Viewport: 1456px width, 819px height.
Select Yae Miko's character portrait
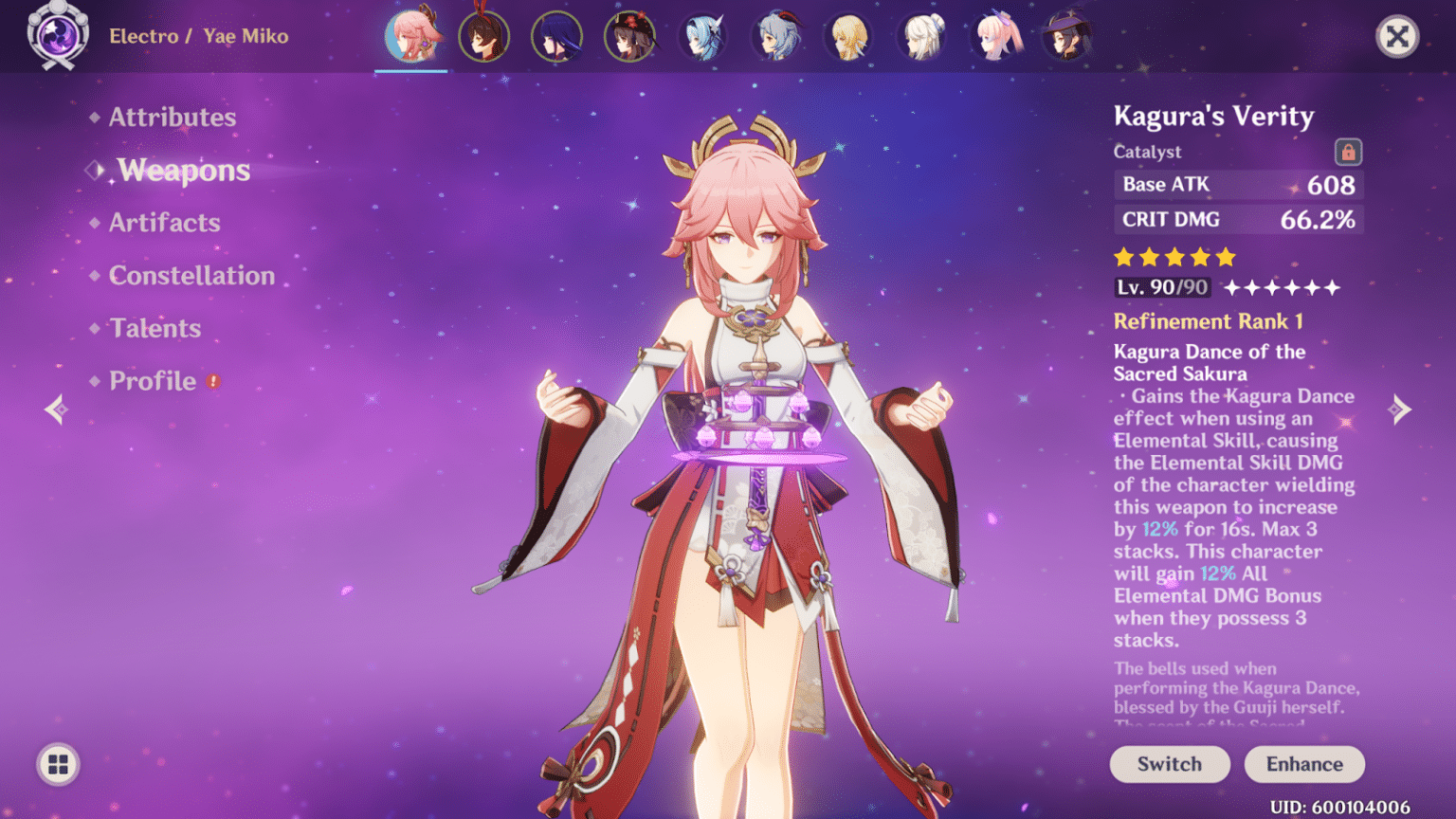(411, 36)
